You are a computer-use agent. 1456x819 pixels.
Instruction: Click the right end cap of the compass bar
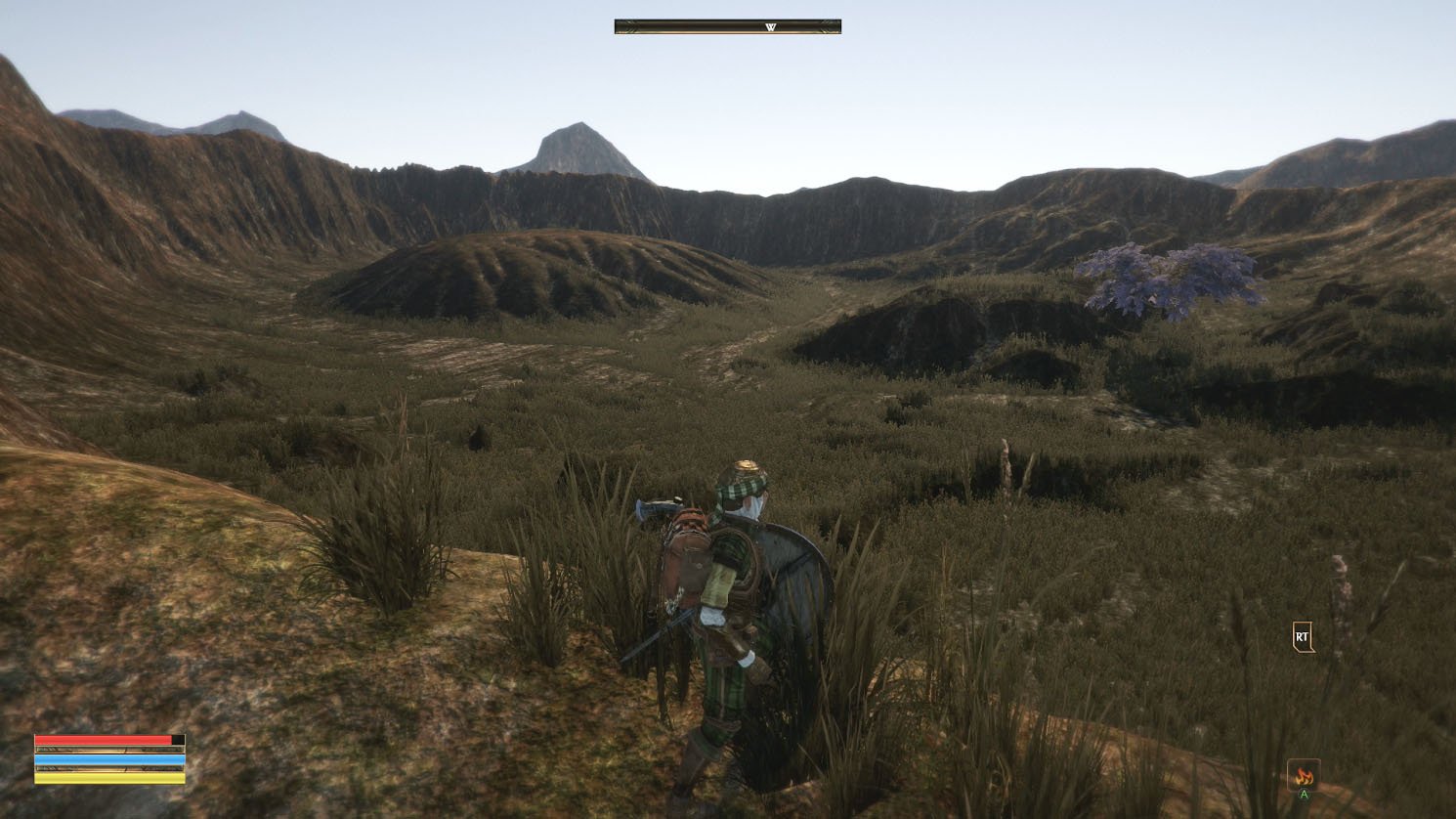836,24
